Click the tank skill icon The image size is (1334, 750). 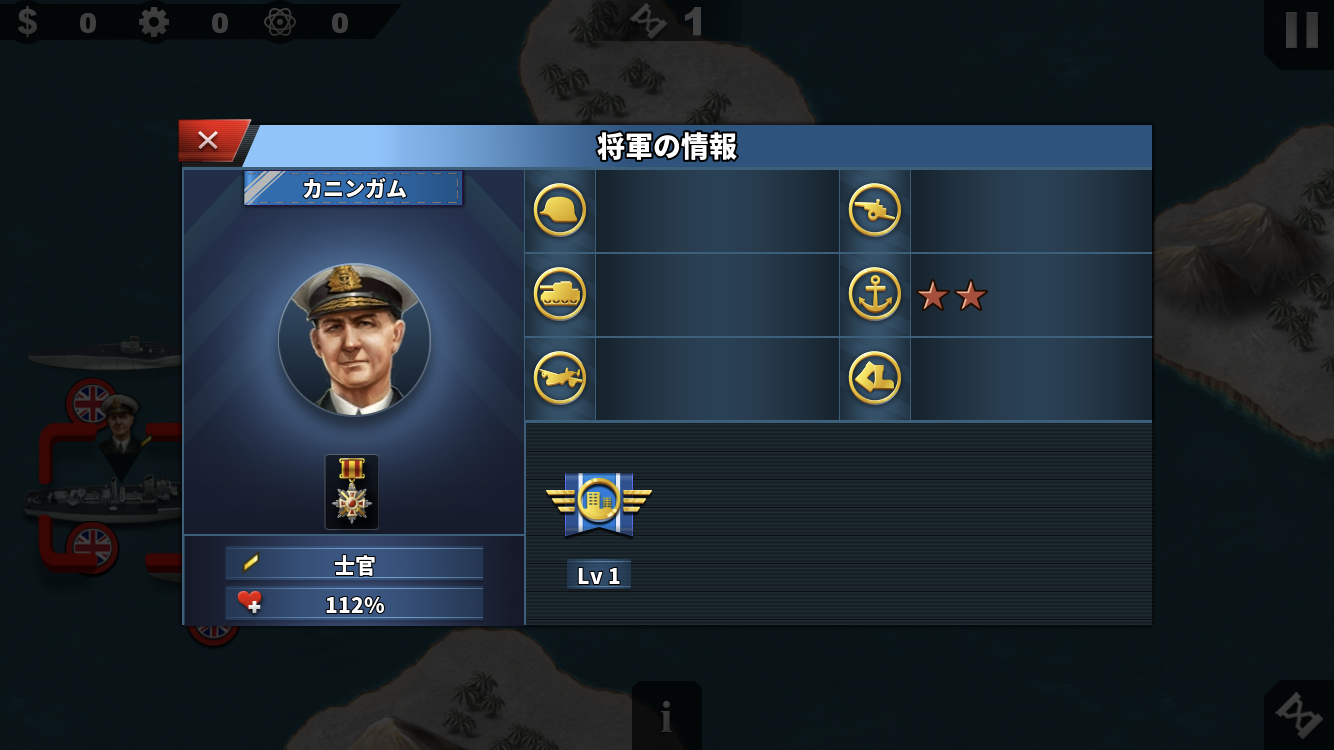pos(559,294)
